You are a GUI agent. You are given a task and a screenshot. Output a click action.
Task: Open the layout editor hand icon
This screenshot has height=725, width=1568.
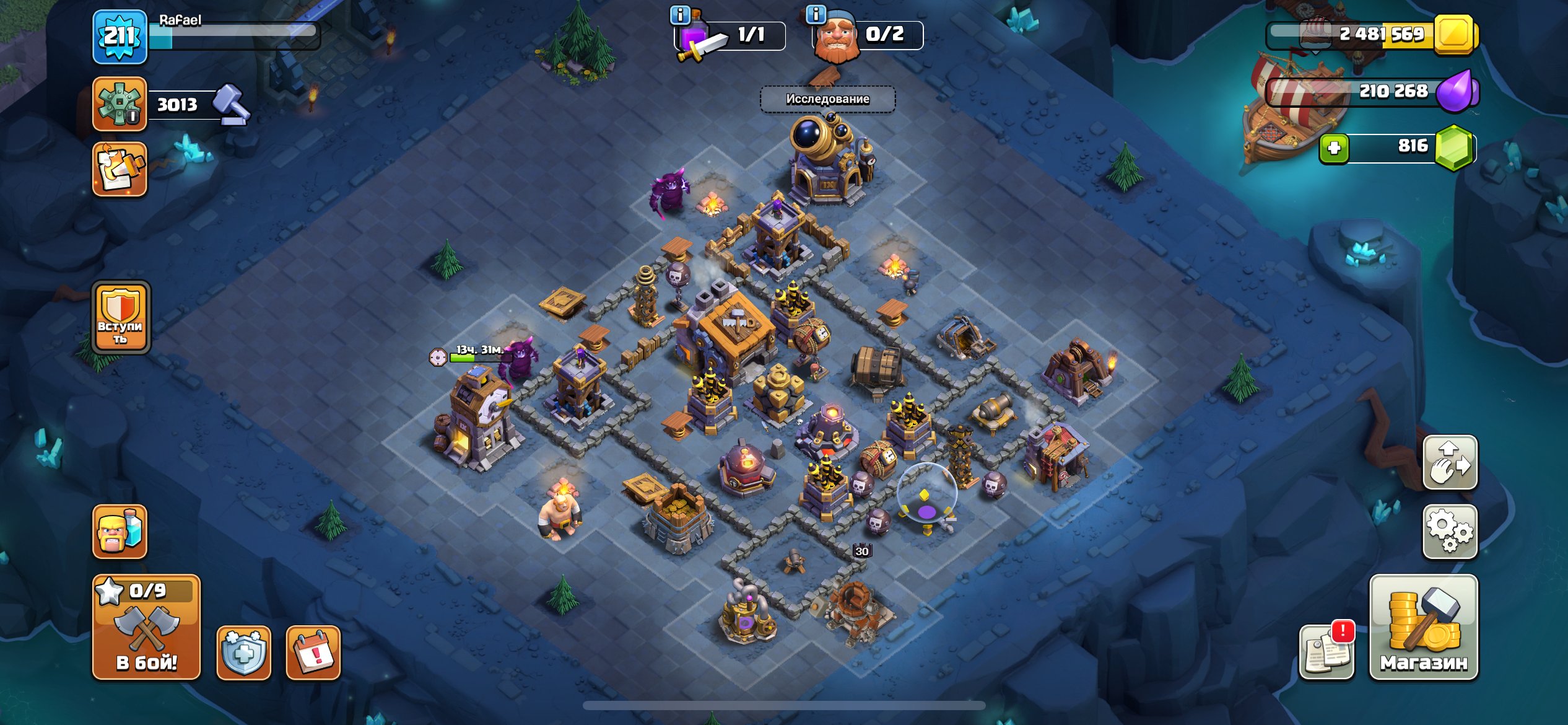coord(1452,462)
